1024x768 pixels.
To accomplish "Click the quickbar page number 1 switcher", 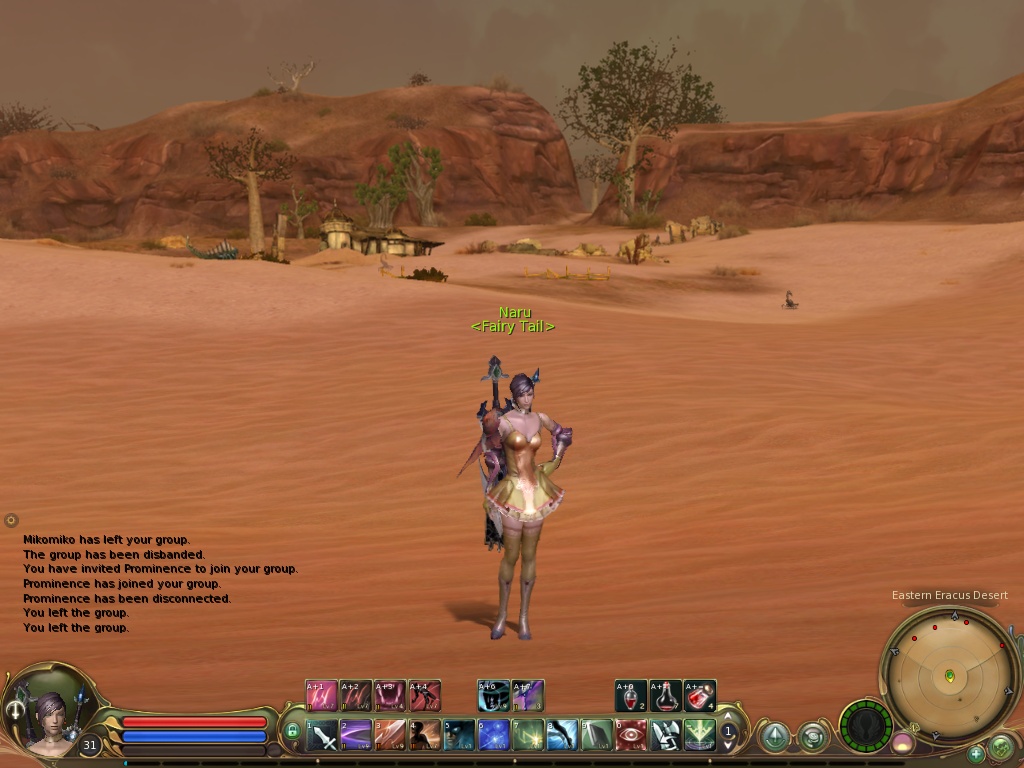I will coord(729,732).
